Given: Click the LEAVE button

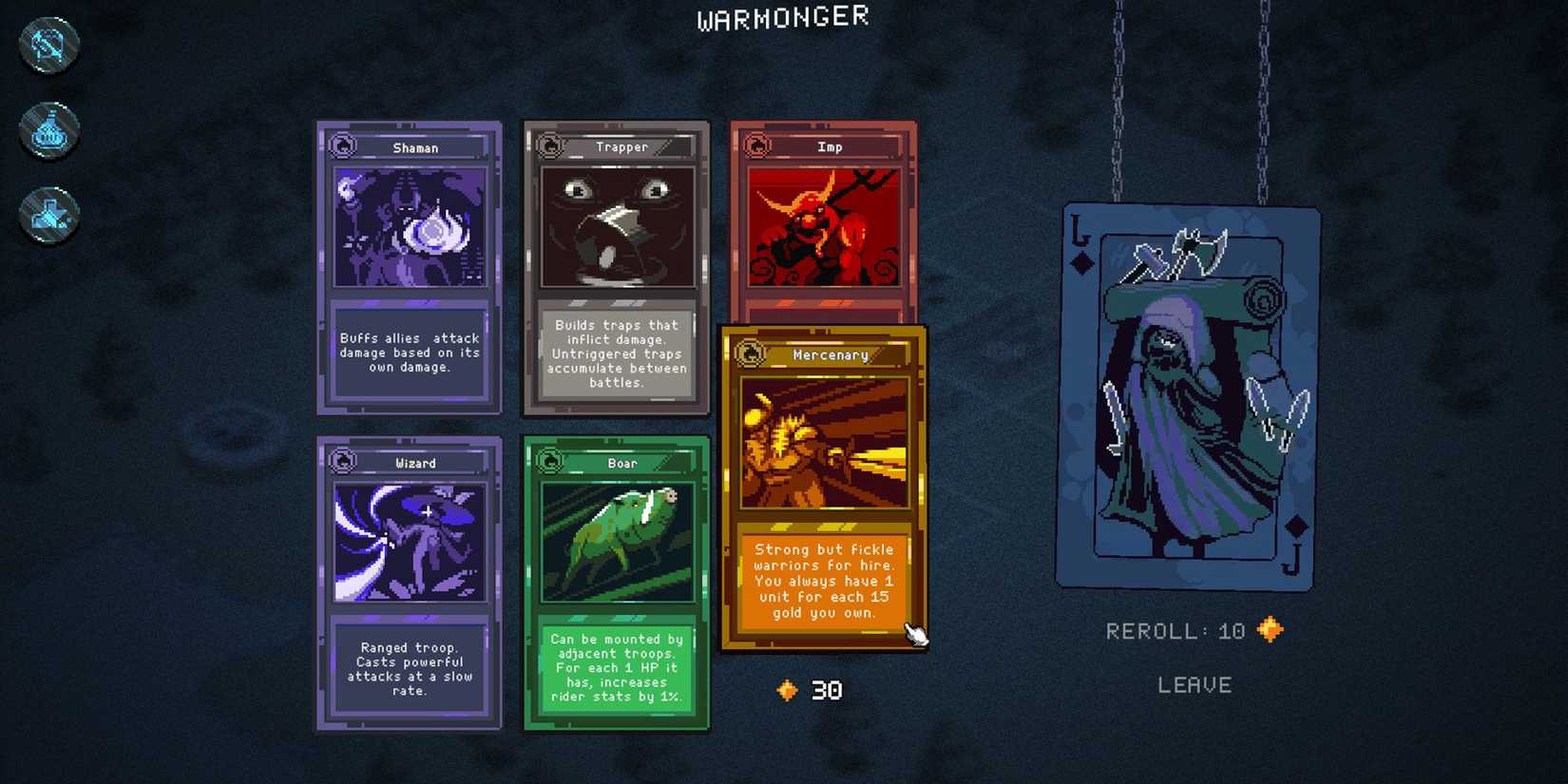Looking at the screenshot, I should (1195, 684).
